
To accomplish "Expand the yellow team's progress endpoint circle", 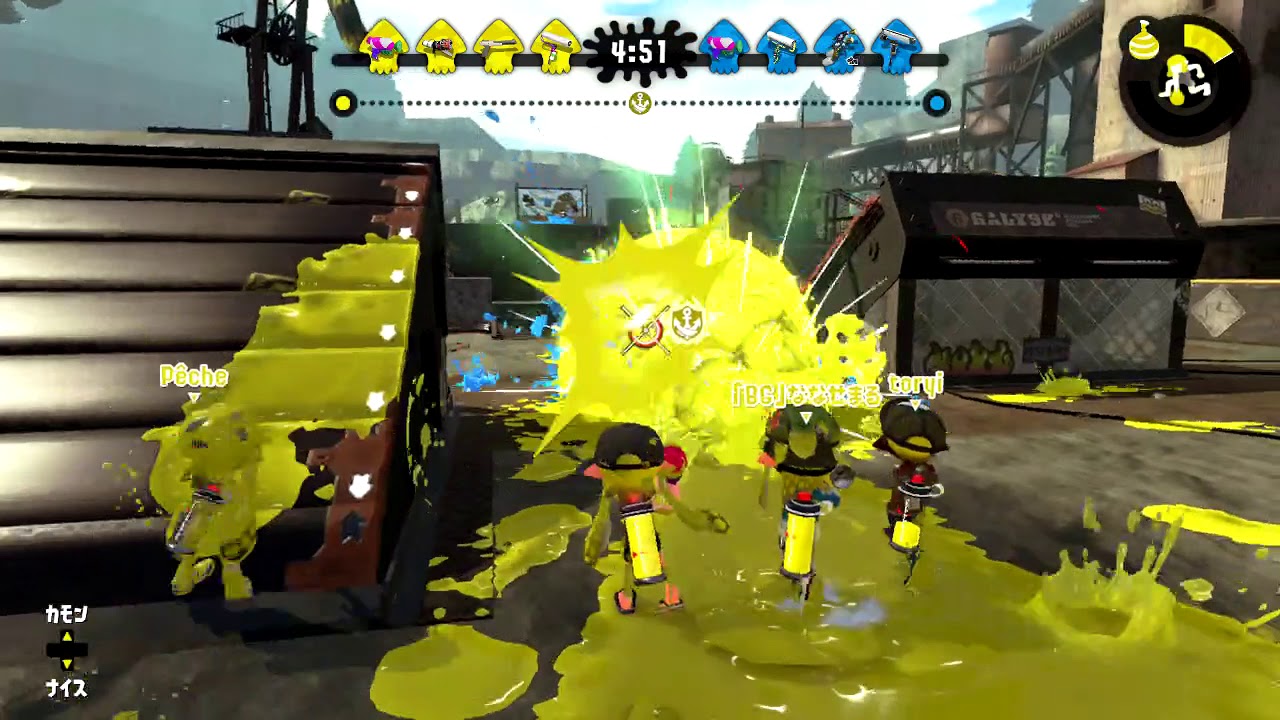I will coord(345,103).
